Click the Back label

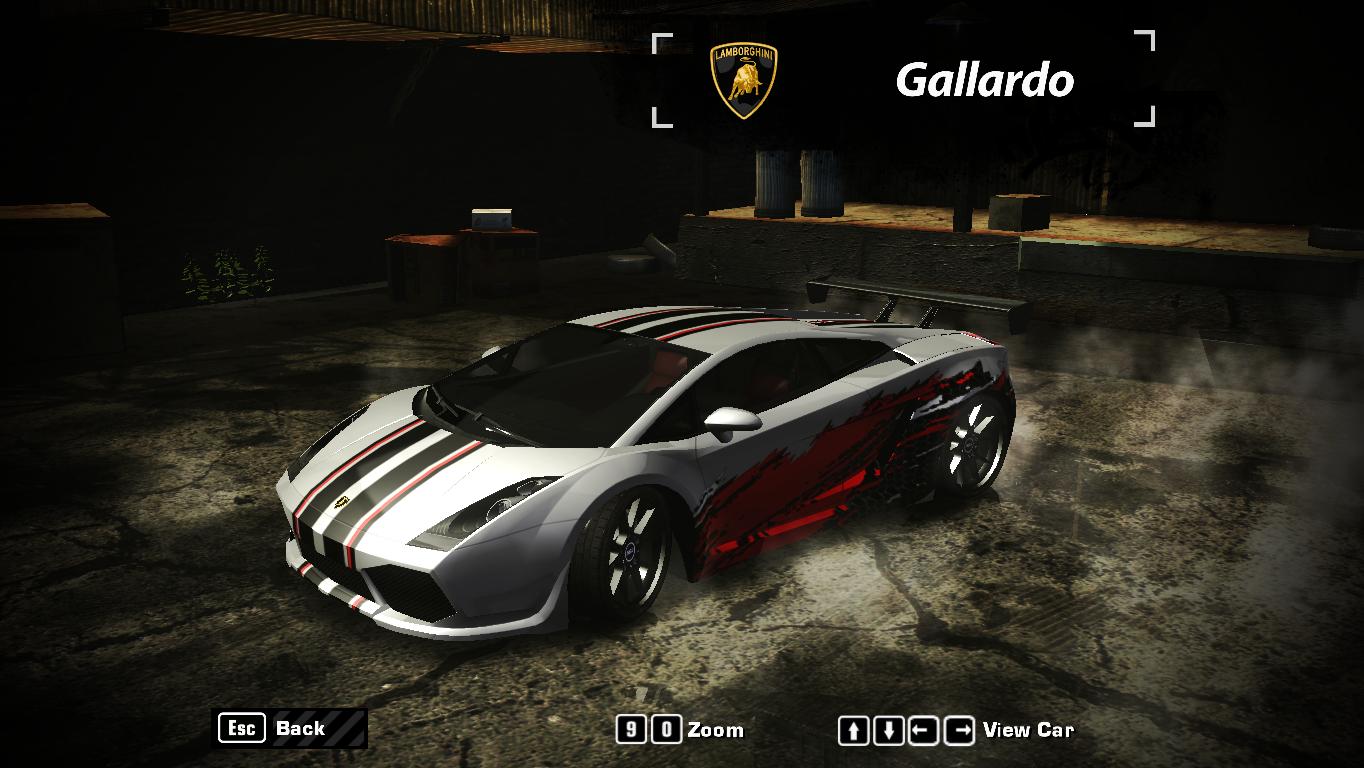pyautogui.click(x=300, y=729)
